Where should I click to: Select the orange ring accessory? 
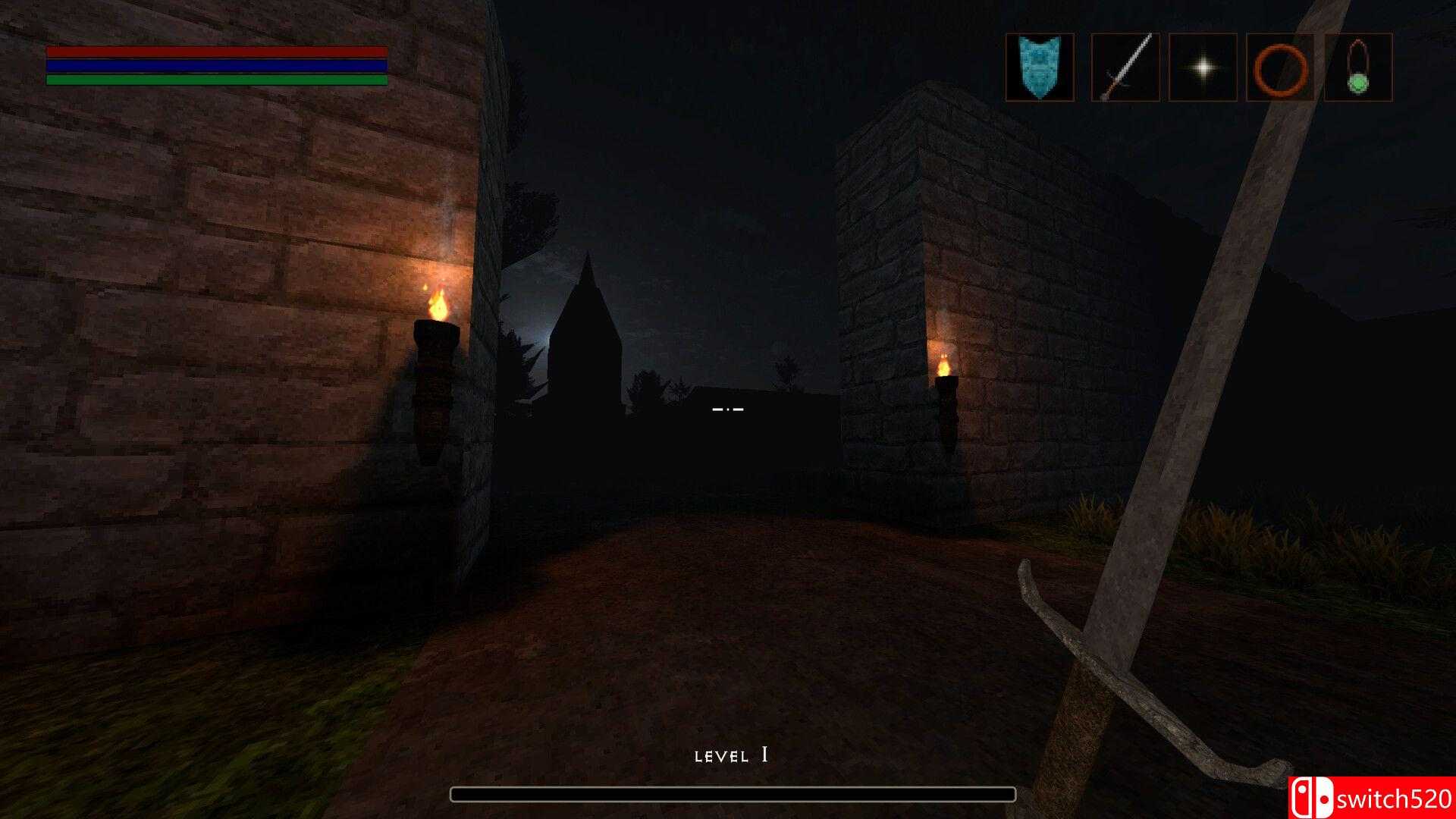pyautogui.click(x=1281, y=67)
